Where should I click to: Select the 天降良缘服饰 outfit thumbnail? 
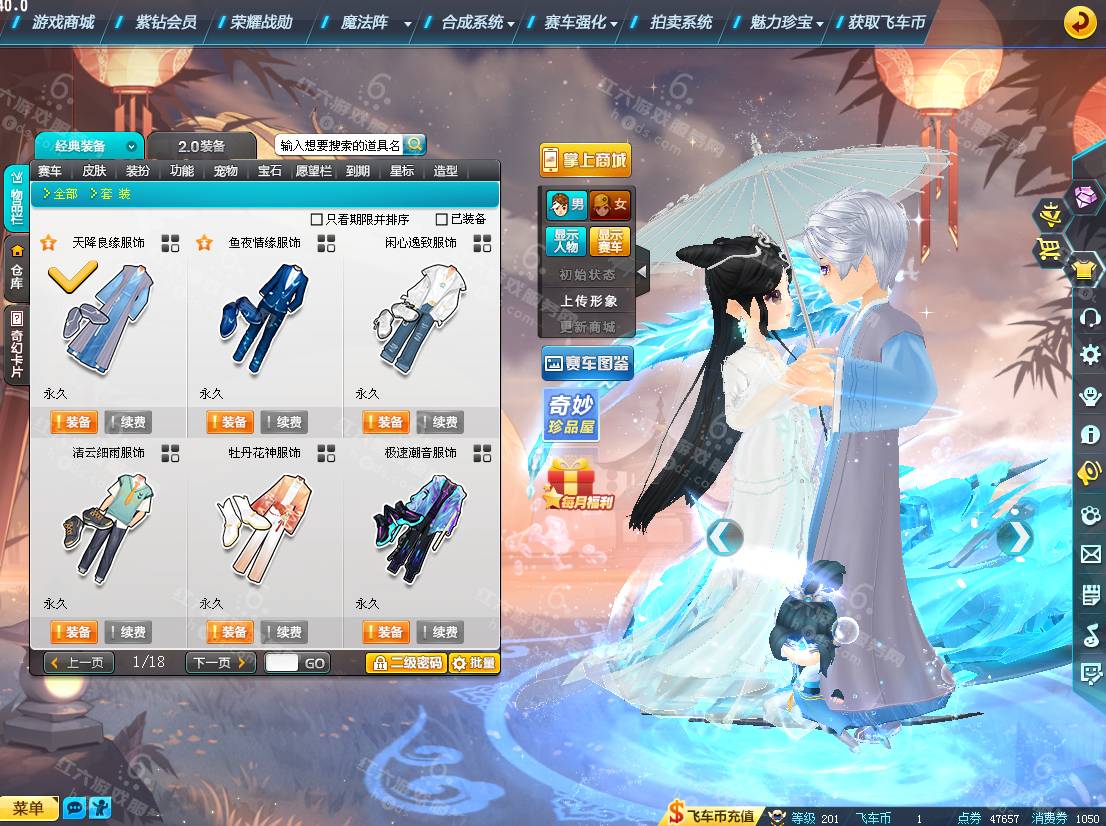coord(108,318)
